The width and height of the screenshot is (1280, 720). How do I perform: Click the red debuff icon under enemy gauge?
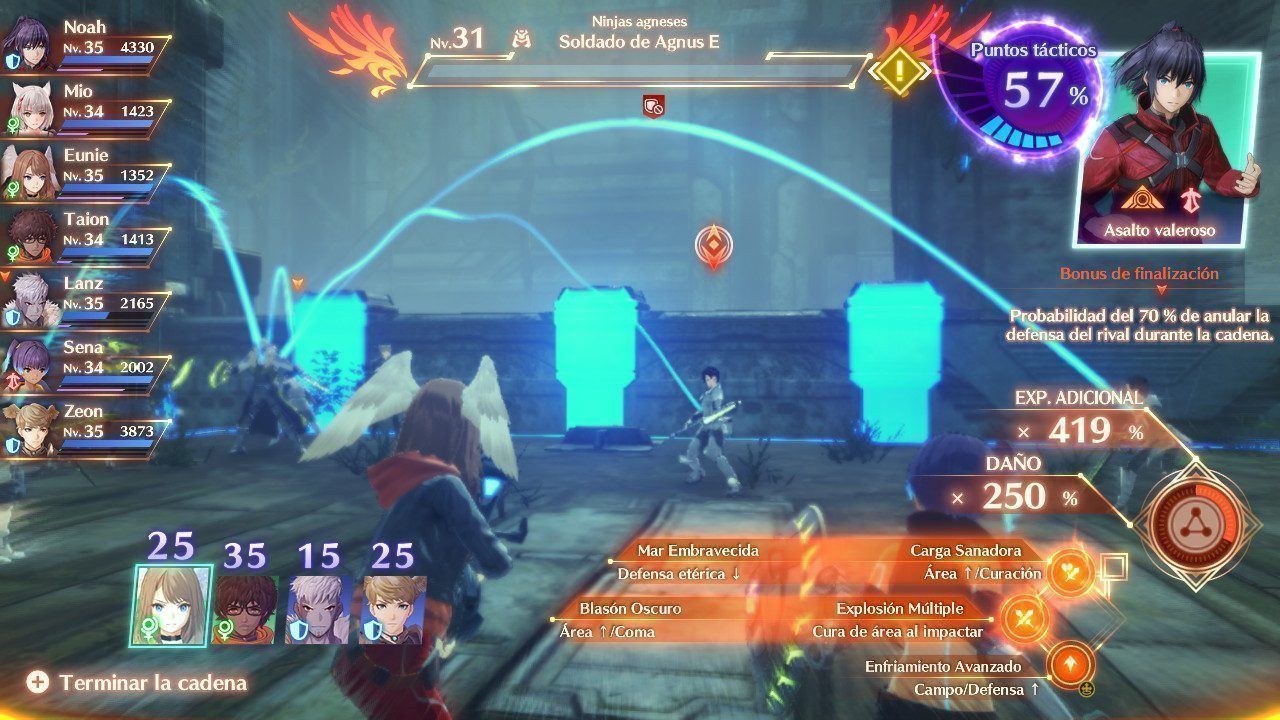click(x=653, y=104)
